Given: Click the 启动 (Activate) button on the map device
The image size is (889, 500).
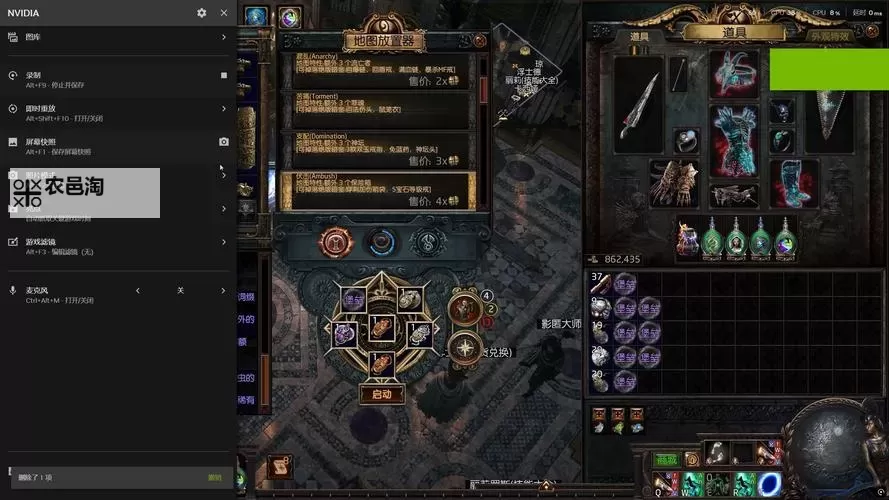Looking at the screenshot, I should click(381, 394).
